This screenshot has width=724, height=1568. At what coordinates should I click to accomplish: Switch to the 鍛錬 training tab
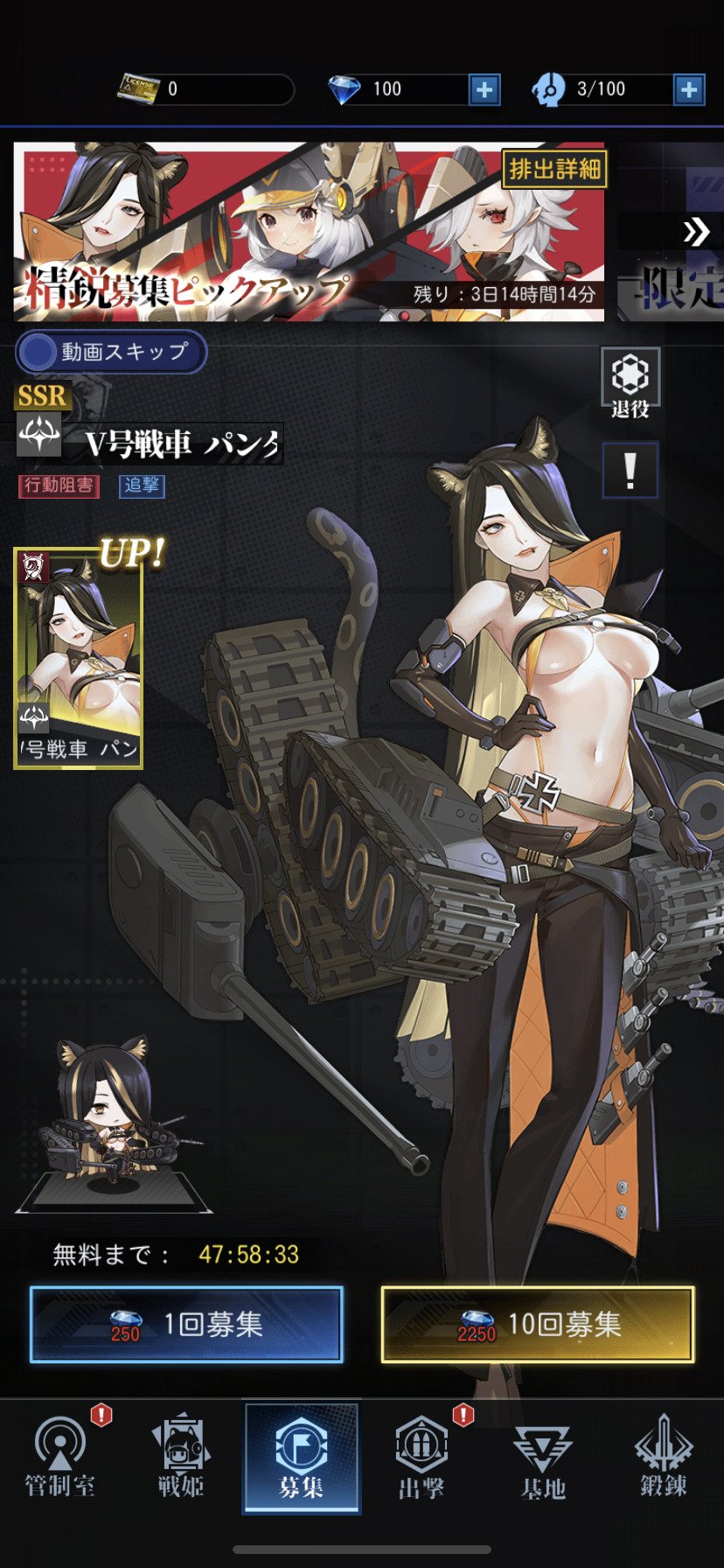tap(663, 1458)
